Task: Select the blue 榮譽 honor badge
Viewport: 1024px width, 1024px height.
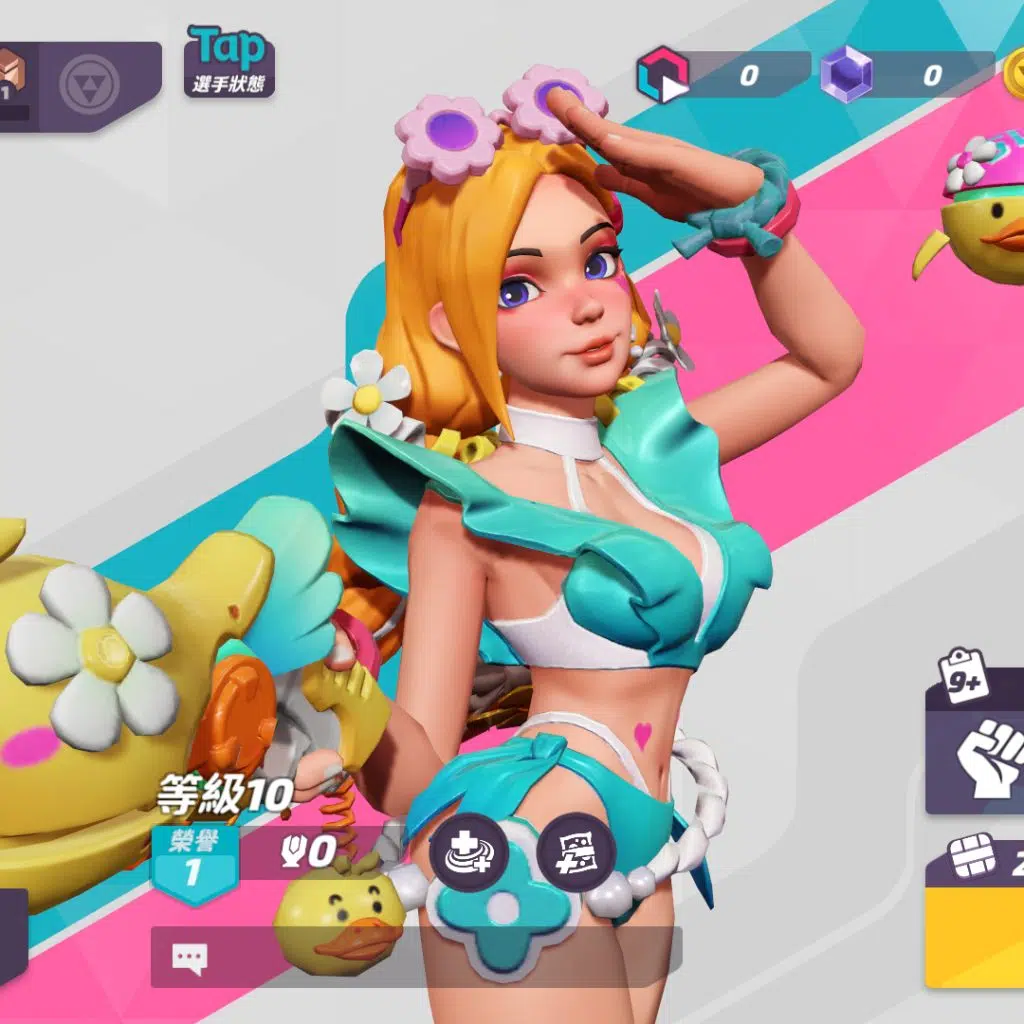Action: (193, 863)
